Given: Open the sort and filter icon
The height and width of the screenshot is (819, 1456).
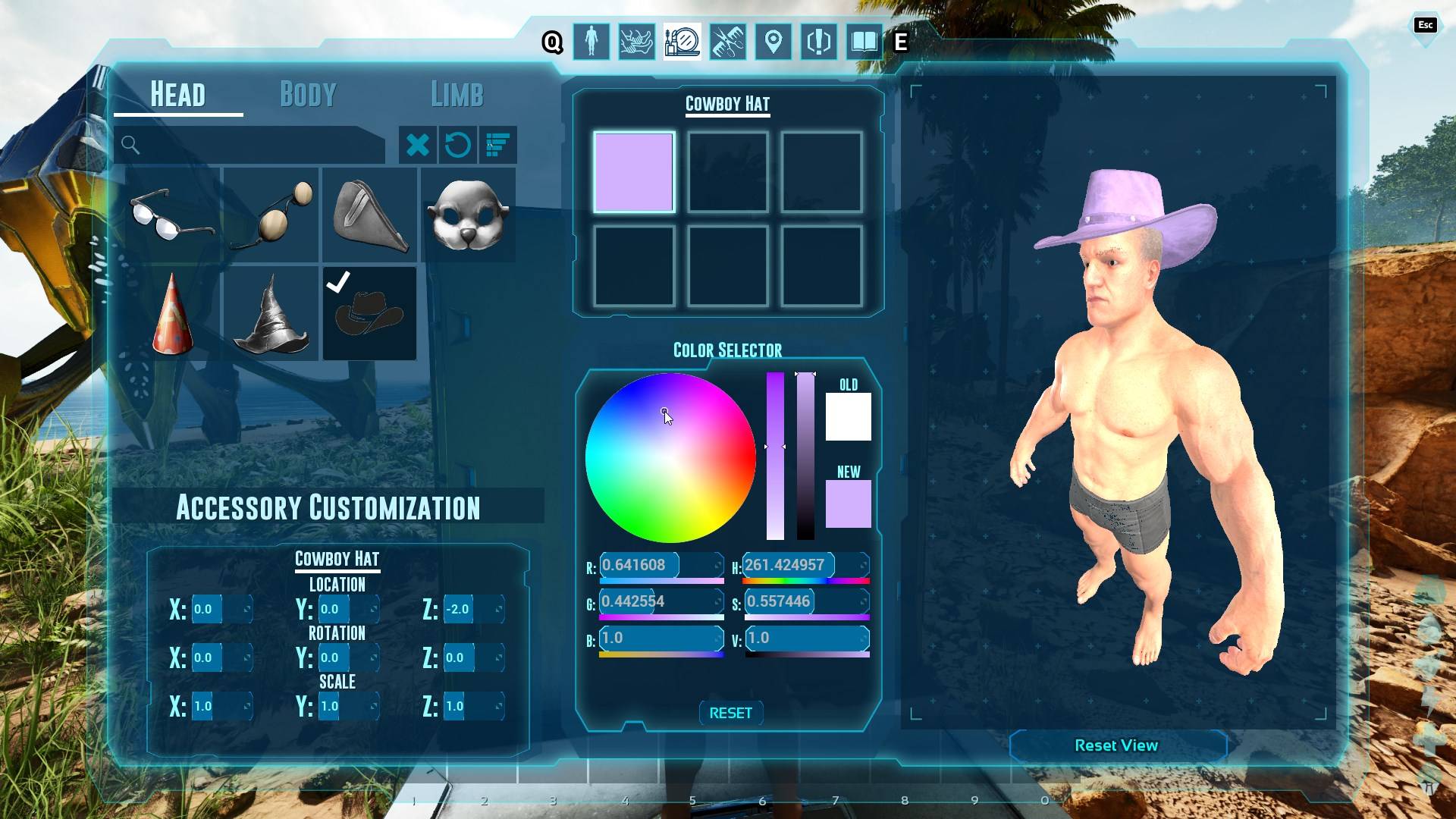Looking at the screenshot, I should pyautogui.click(x=497, y=146).
